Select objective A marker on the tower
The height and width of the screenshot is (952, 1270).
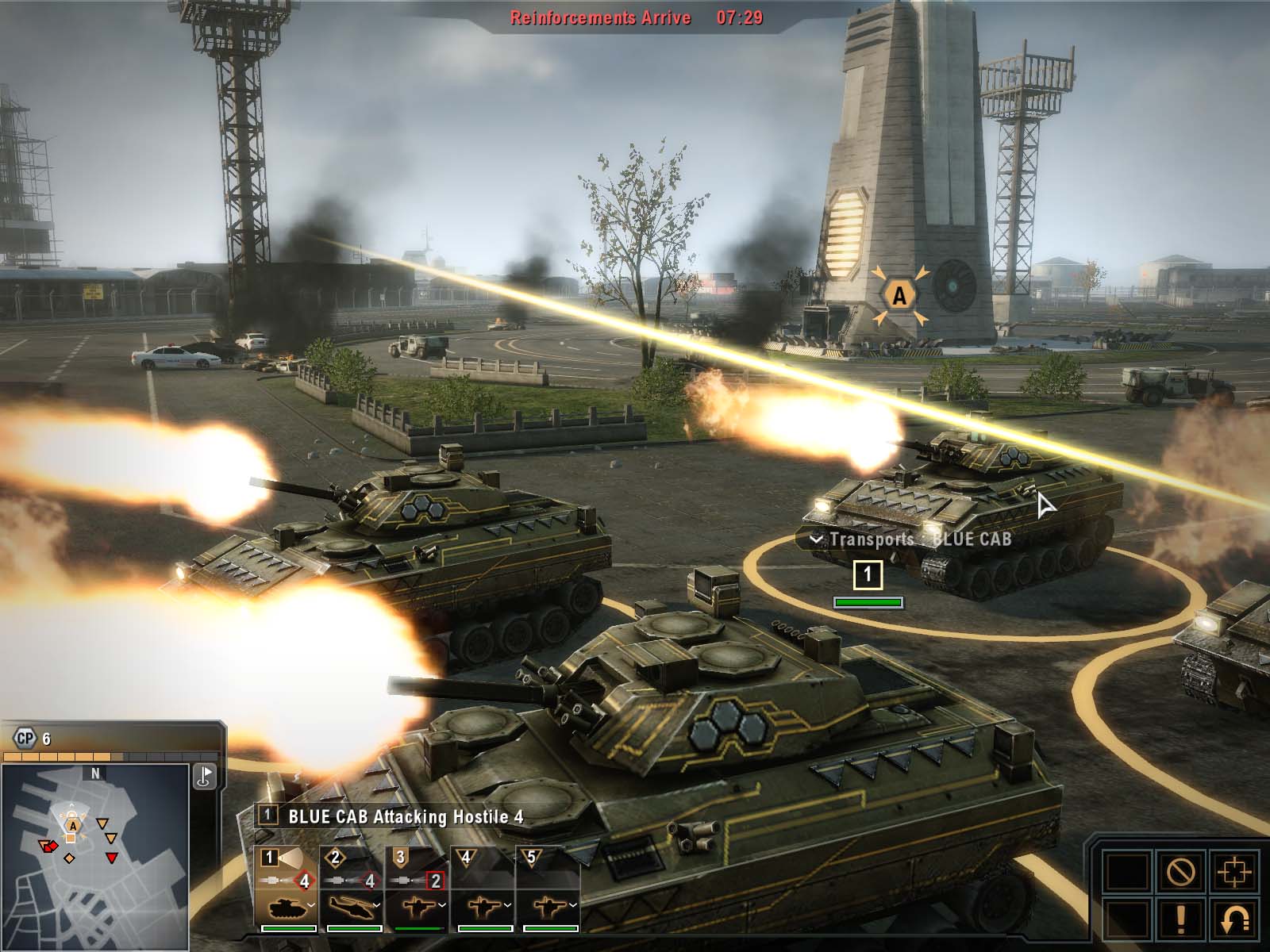[x=899, y=296]
